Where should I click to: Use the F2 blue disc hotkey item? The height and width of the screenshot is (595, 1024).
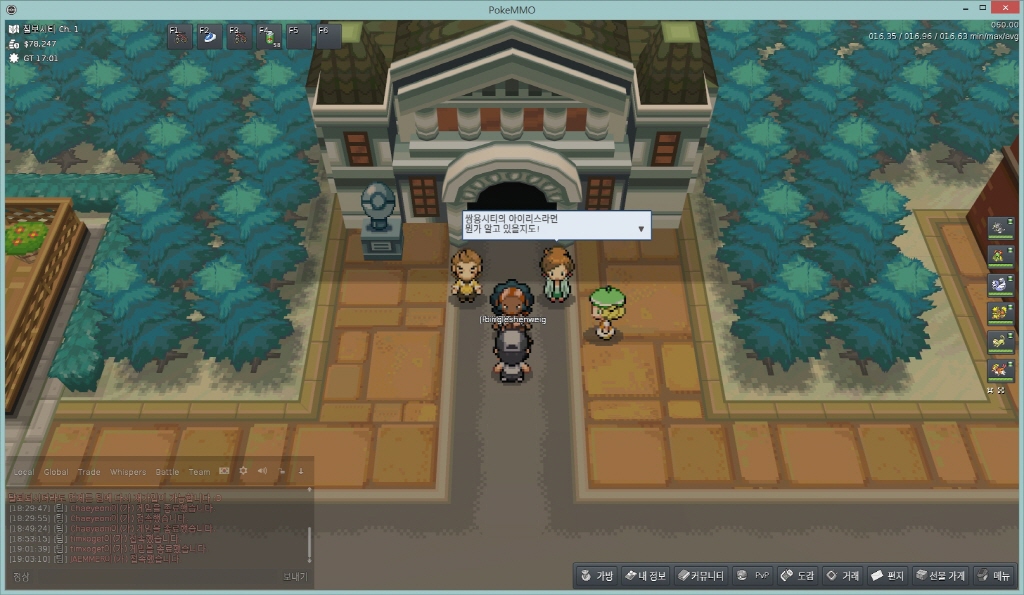coord(211,37)
